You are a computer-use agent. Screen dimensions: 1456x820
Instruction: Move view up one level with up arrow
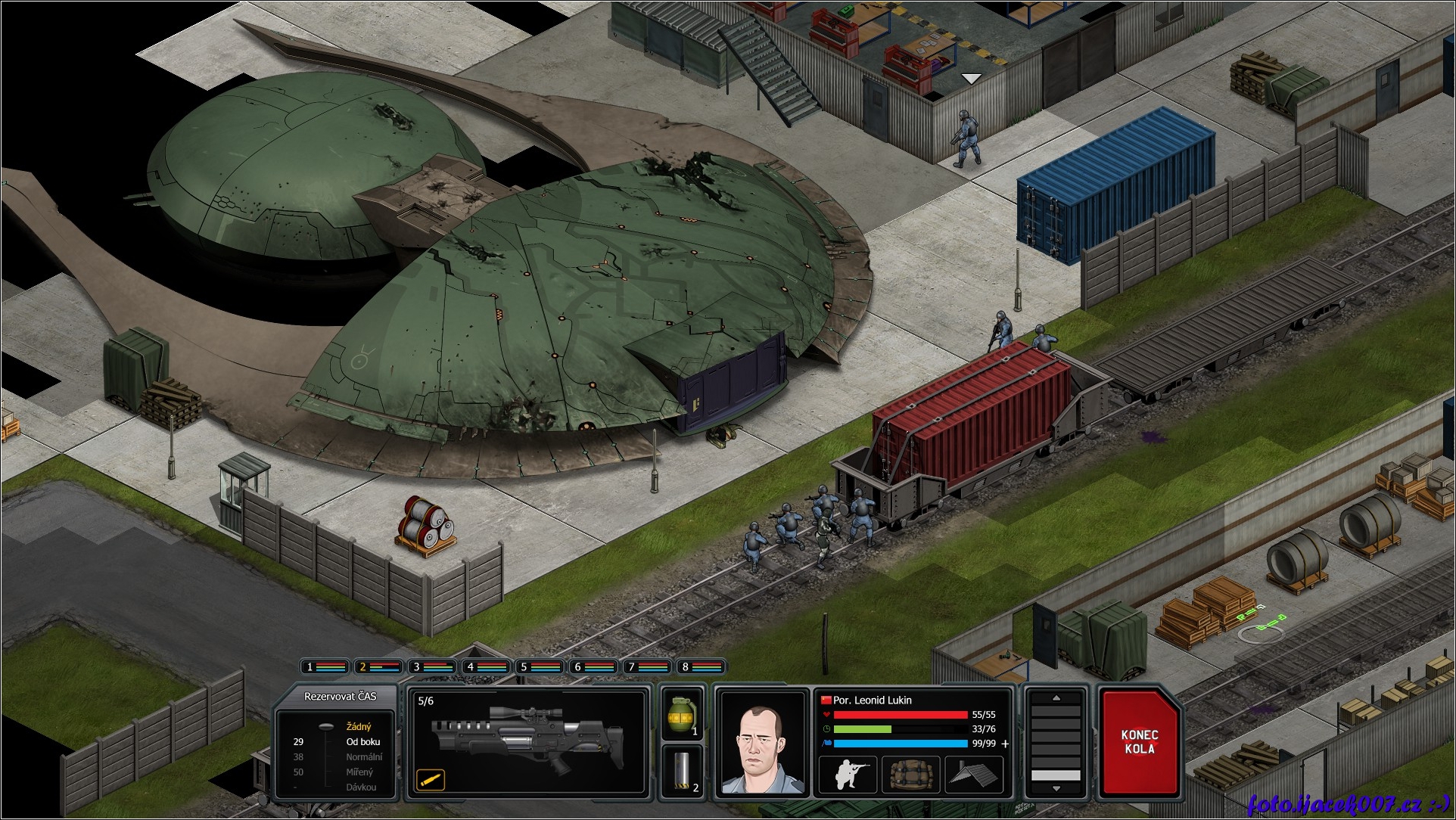[1056, 698]
